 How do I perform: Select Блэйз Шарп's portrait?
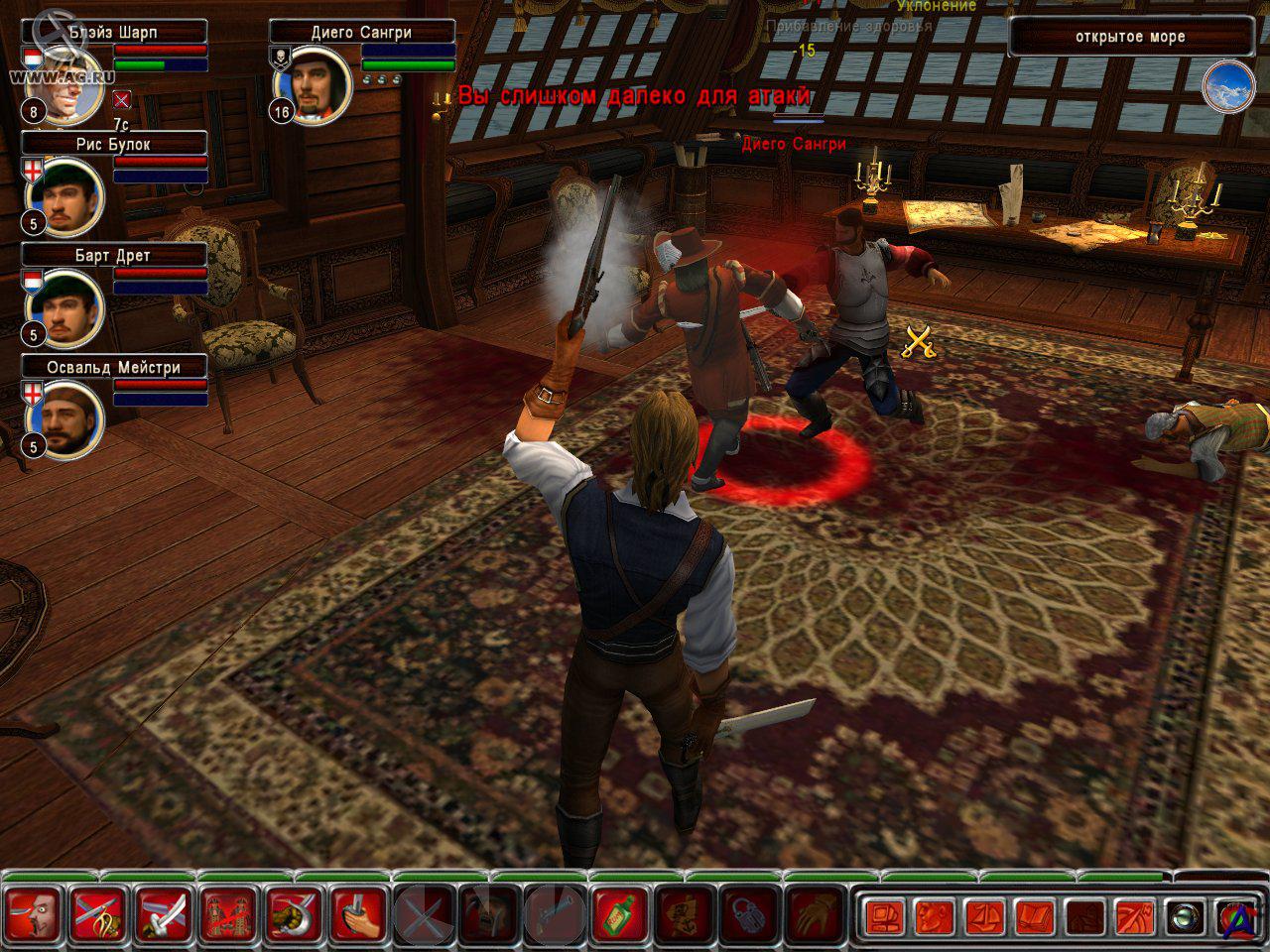tap(67, 85)
